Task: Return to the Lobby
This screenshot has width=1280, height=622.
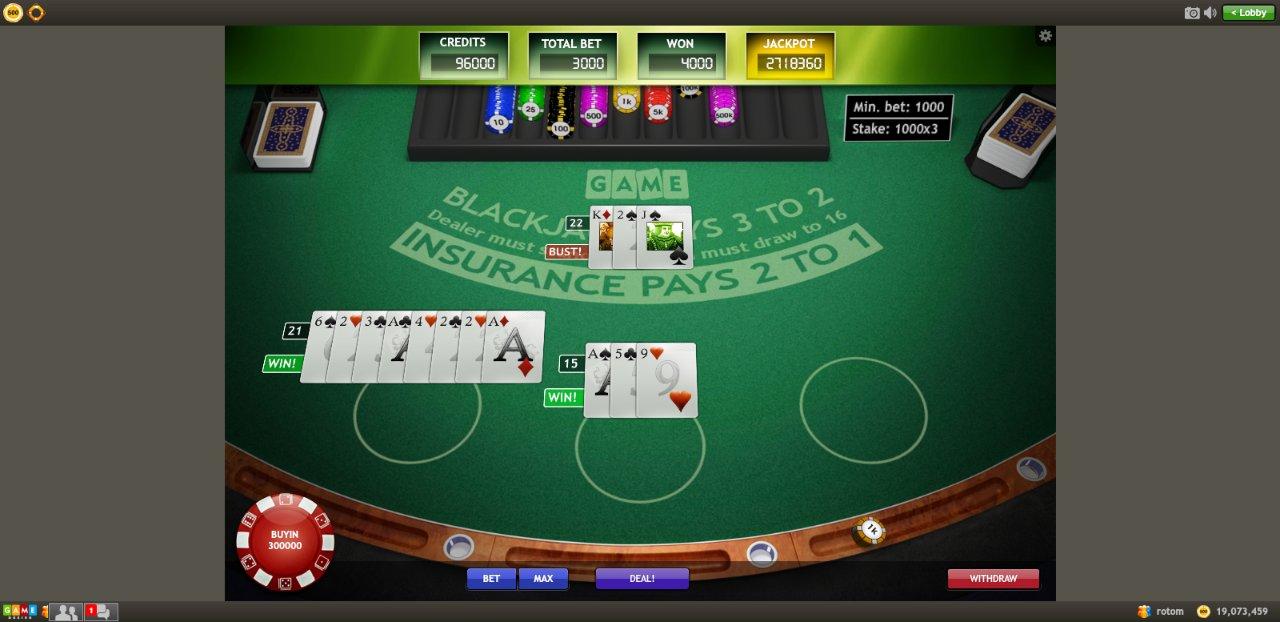Action: click(1248, 12)
